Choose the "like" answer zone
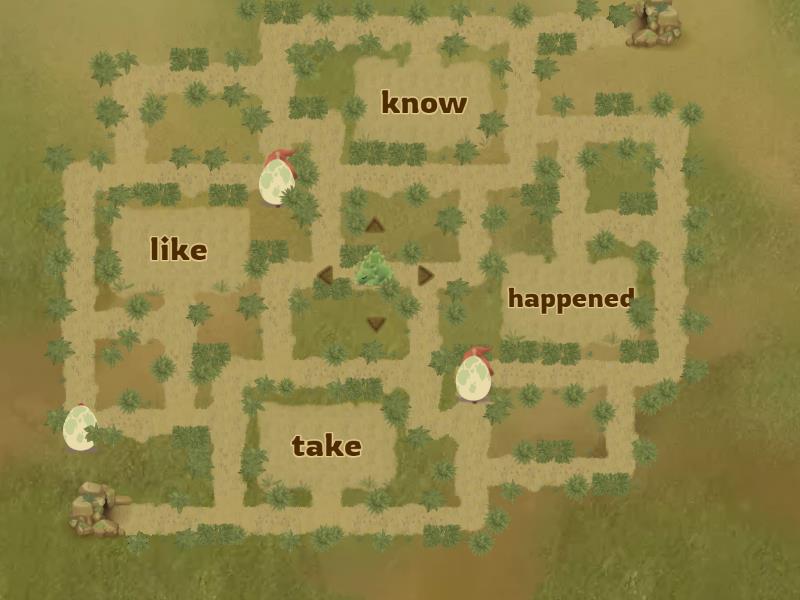800x600 pixels. coord(179,249)
